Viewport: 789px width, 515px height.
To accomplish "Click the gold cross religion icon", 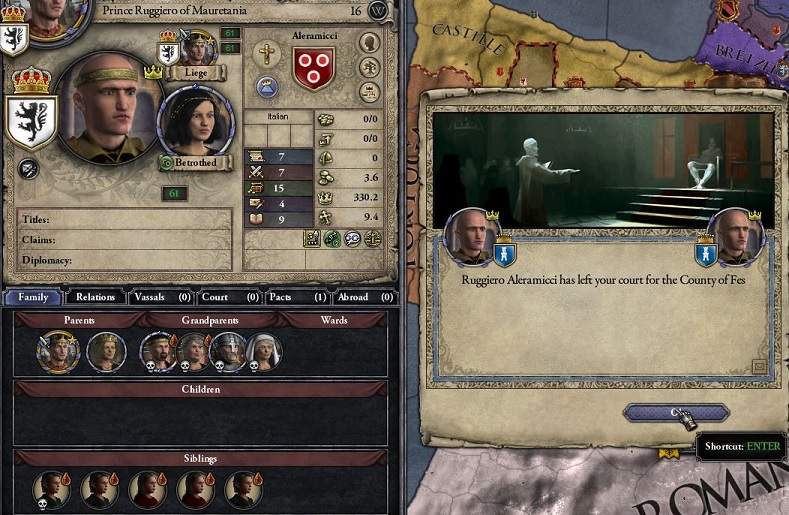I will pyautogui.click(x=267, y=55).
